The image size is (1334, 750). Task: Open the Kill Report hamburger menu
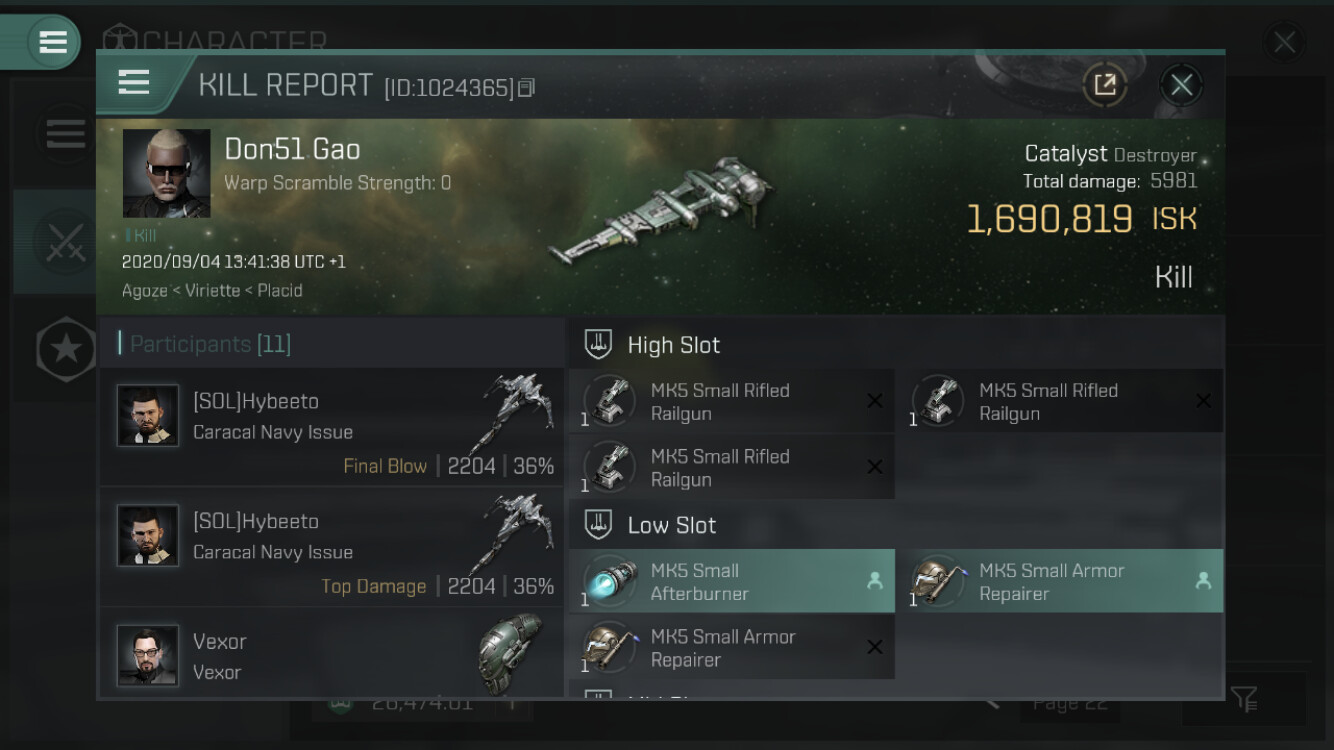tap(134, 83)
